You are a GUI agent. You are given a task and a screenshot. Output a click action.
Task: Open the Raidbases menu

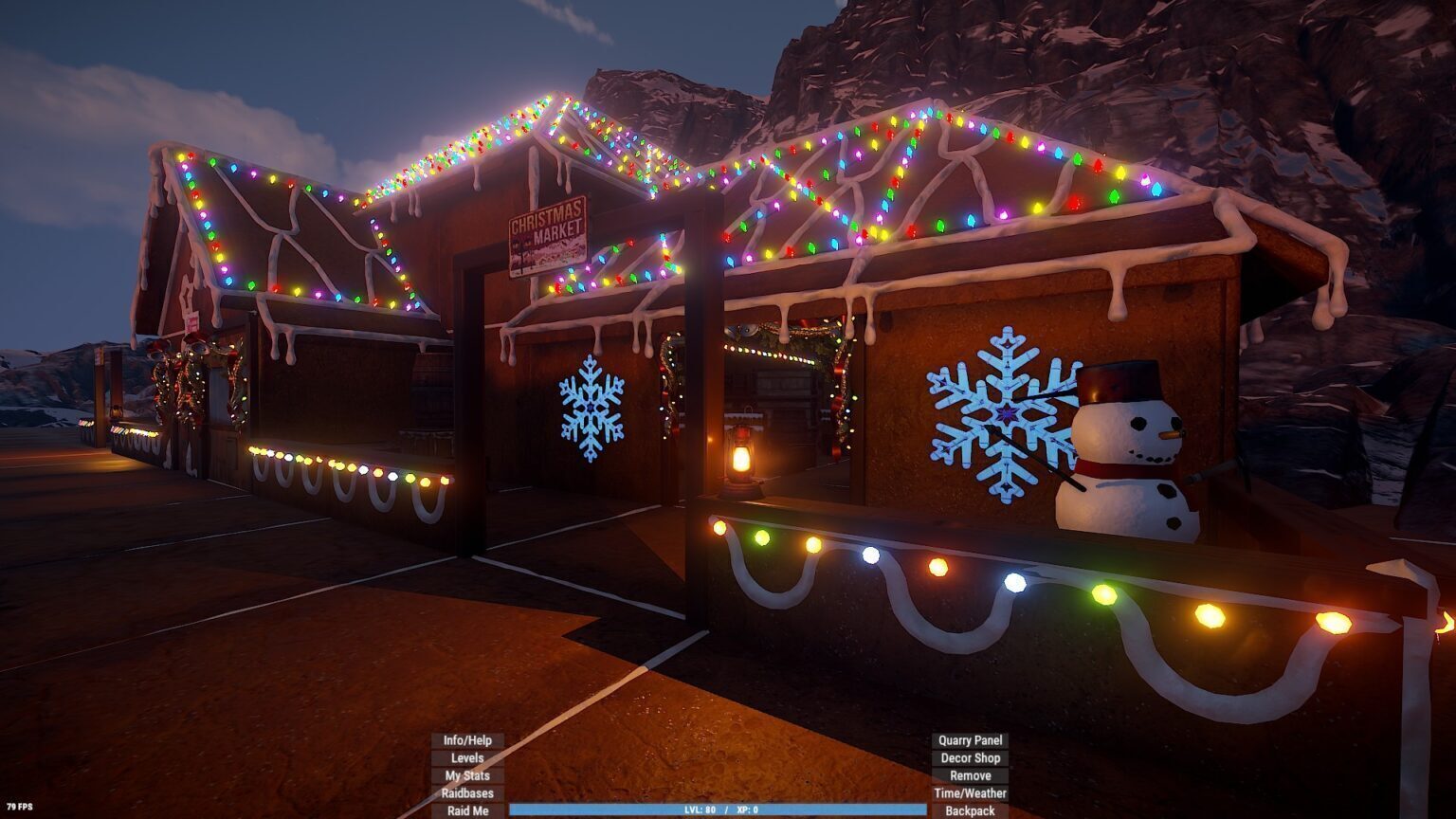point(467,793)
